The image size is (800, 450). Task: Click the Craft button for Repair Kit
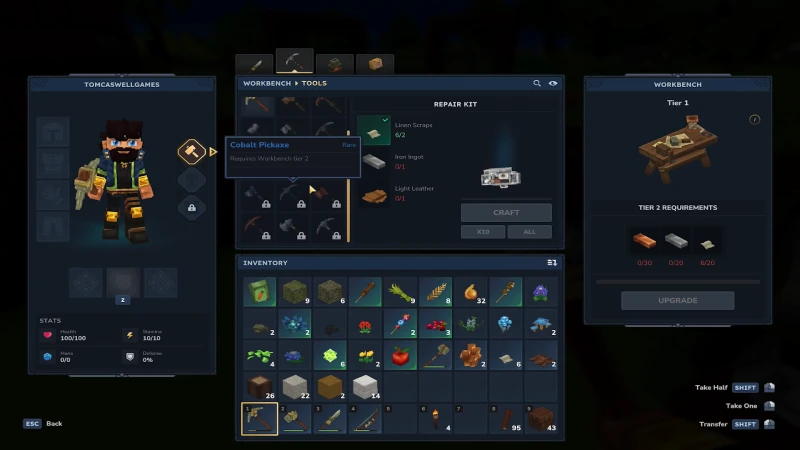click(x=506, y=212)
